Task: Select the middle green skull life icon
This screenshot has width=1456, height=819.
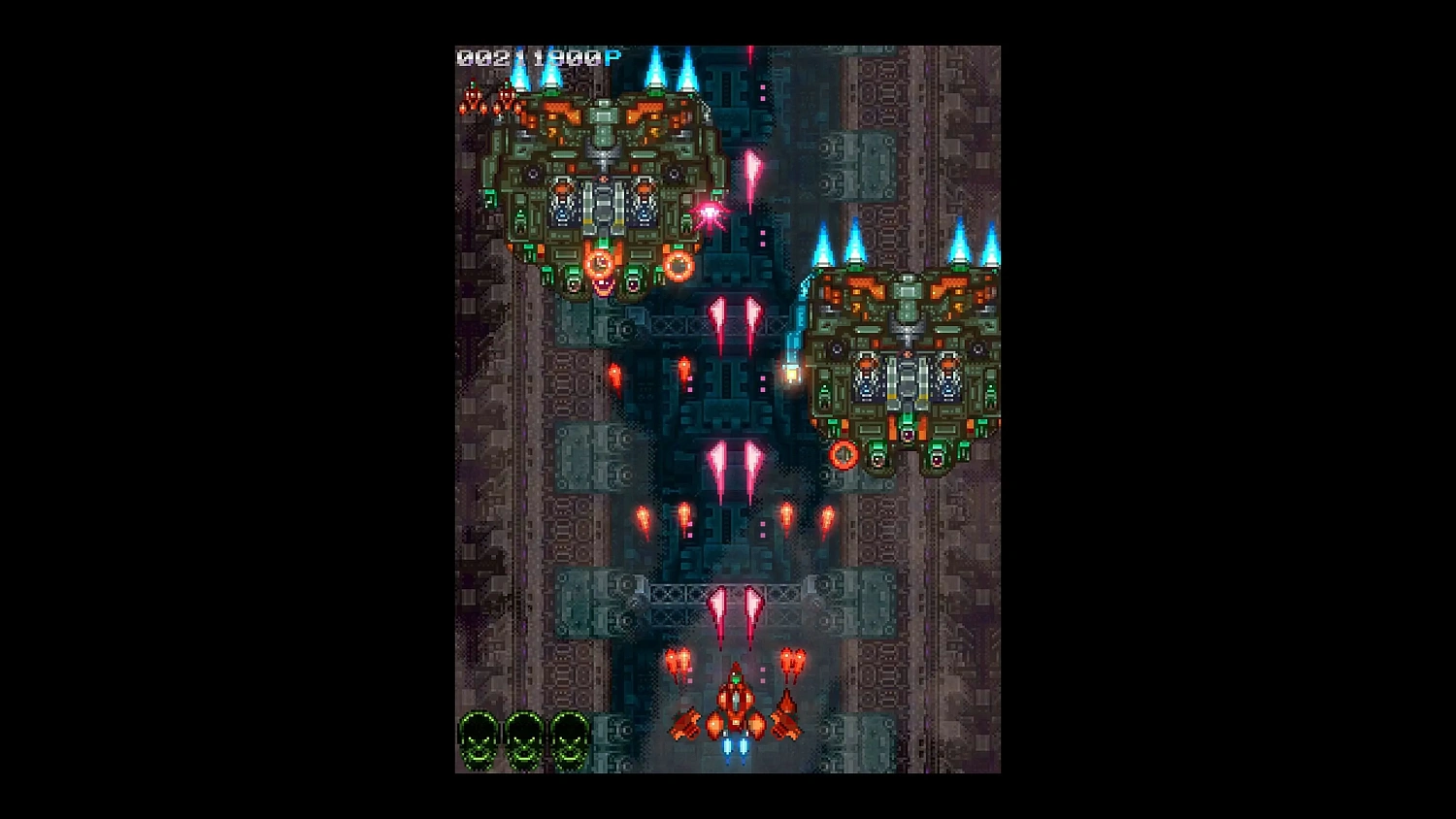Action: pos(521,737)
